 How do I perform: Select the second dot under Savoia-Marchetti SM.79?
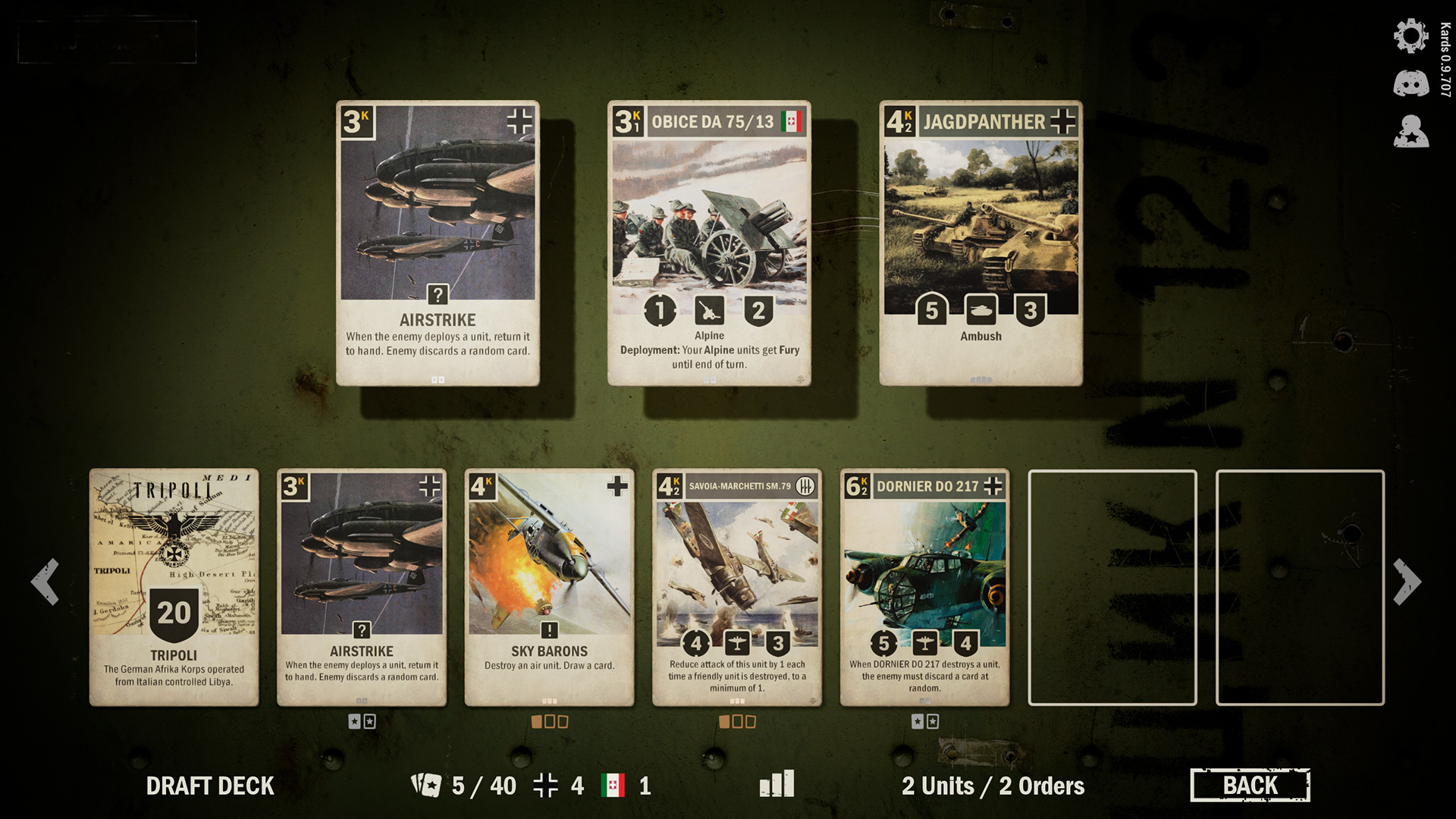point(738,721)
